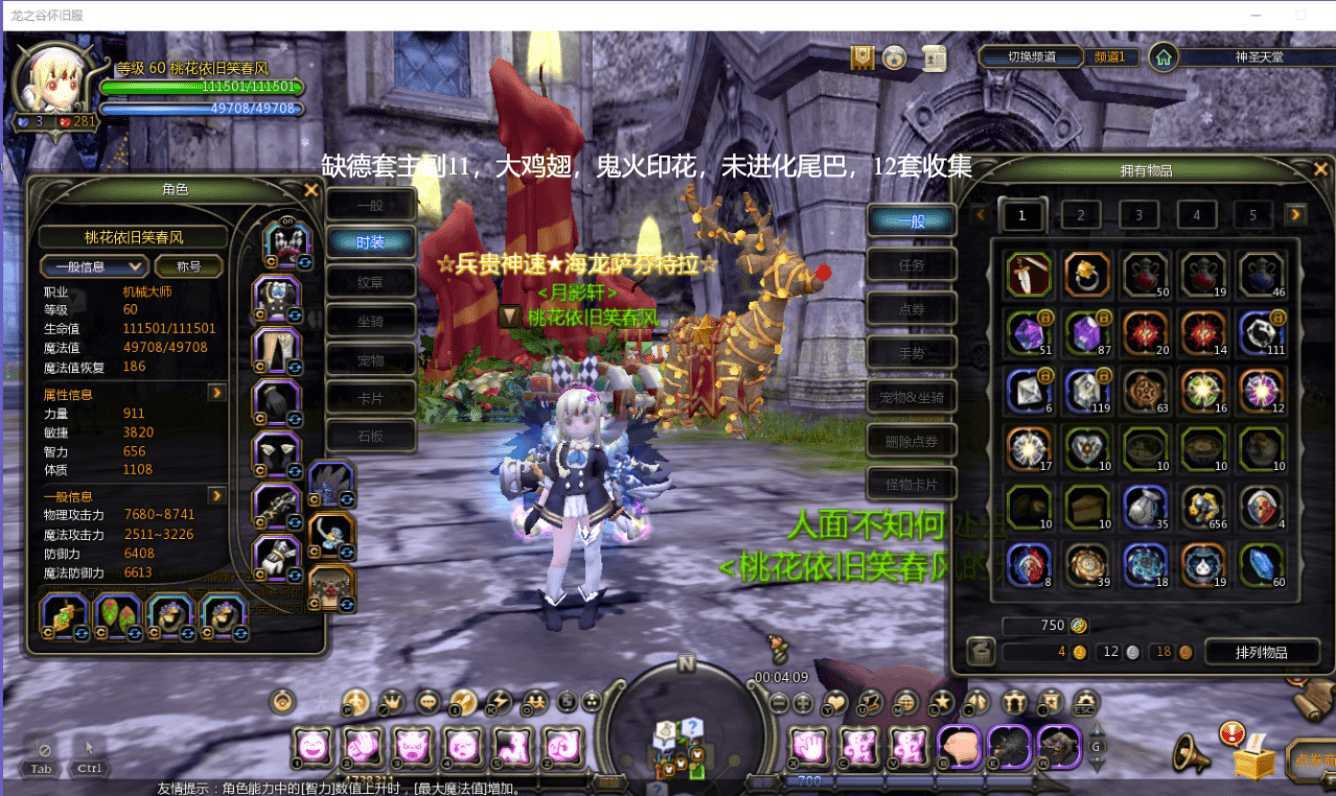The image size is (1336, 796).
Task: Select inventory page 2
Action: pos(1081,215)
